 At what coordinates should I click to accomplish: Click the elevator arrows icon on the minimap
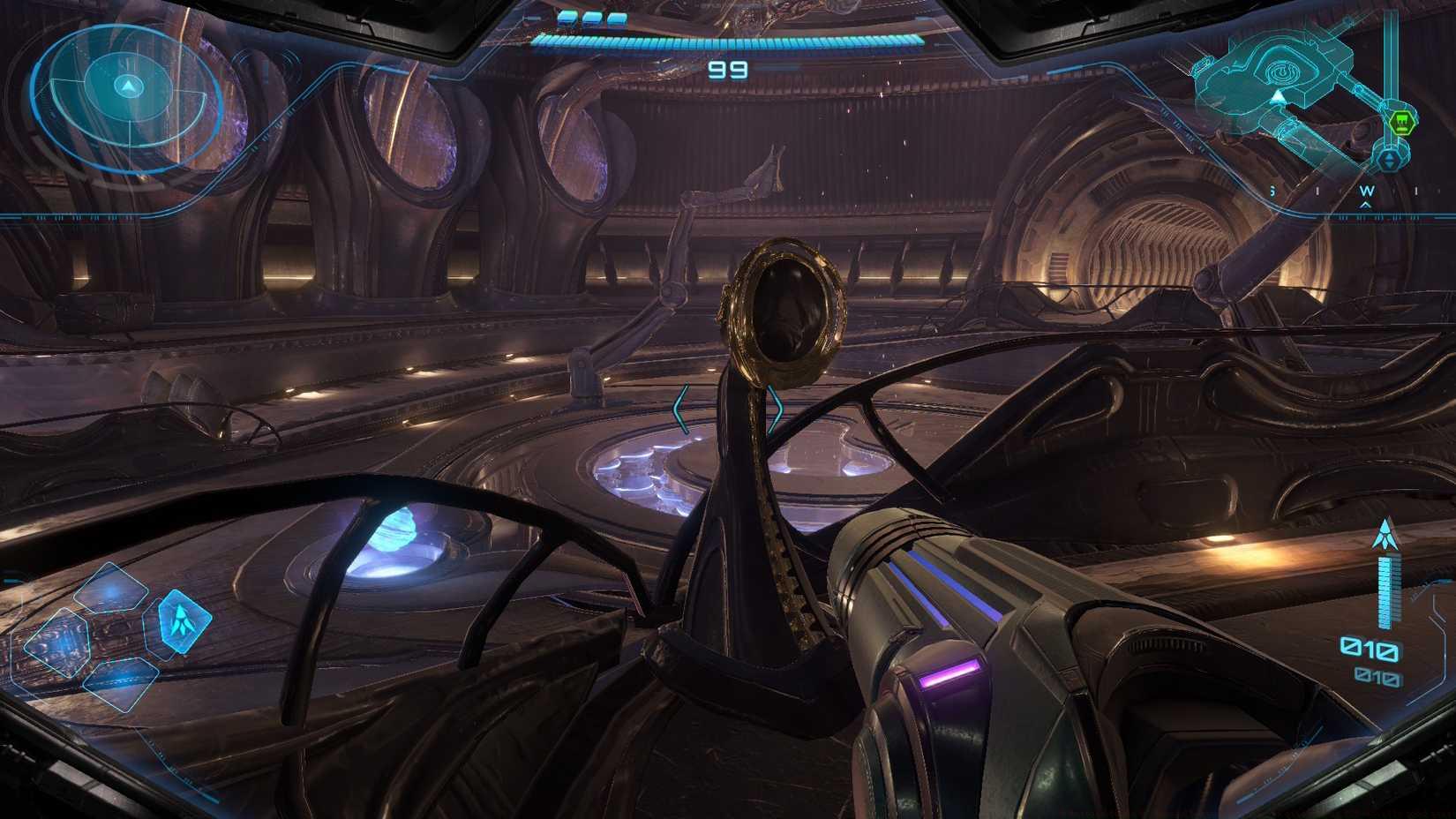coord(1390,158)
